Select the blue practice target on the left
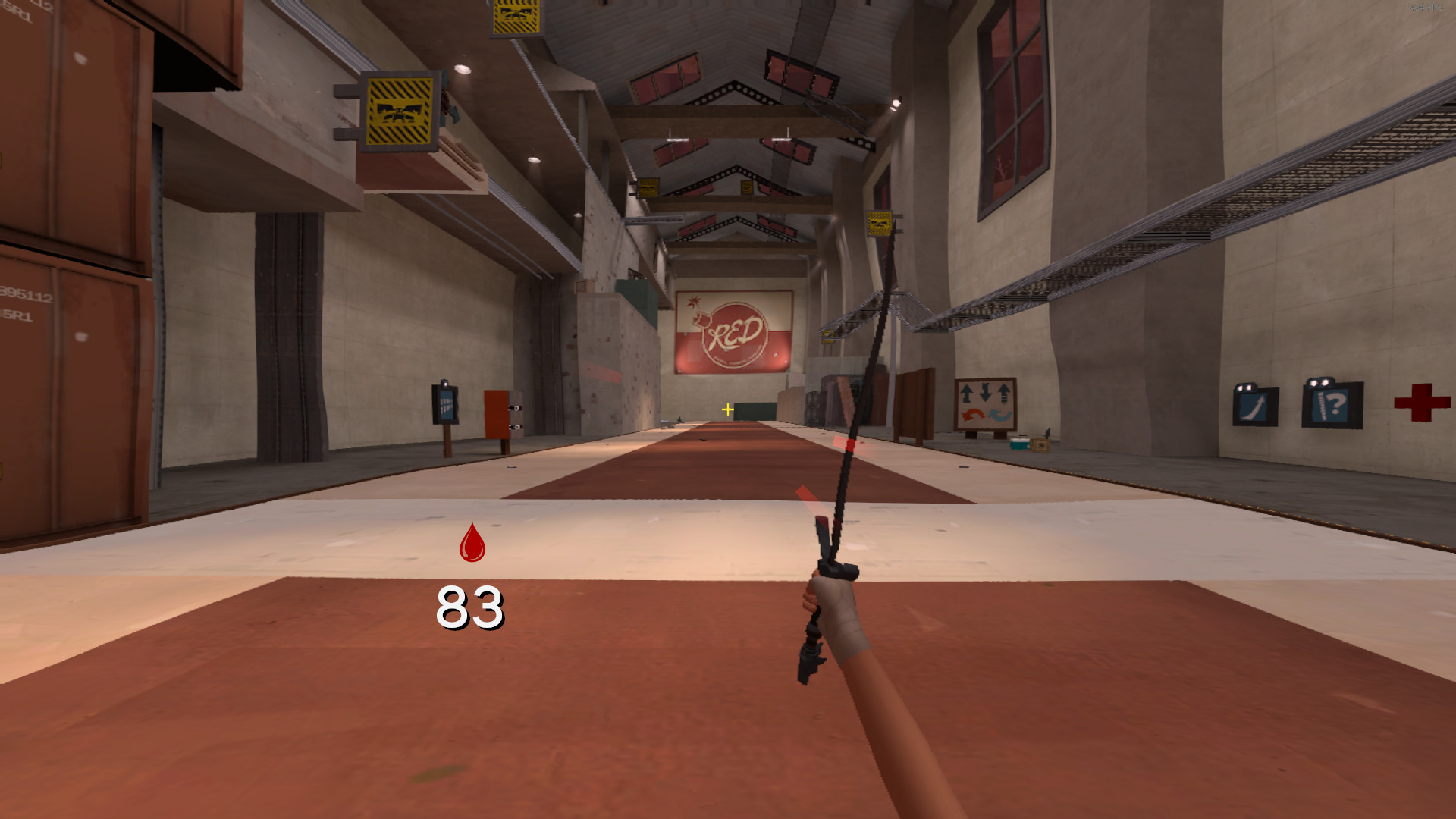 446,402
